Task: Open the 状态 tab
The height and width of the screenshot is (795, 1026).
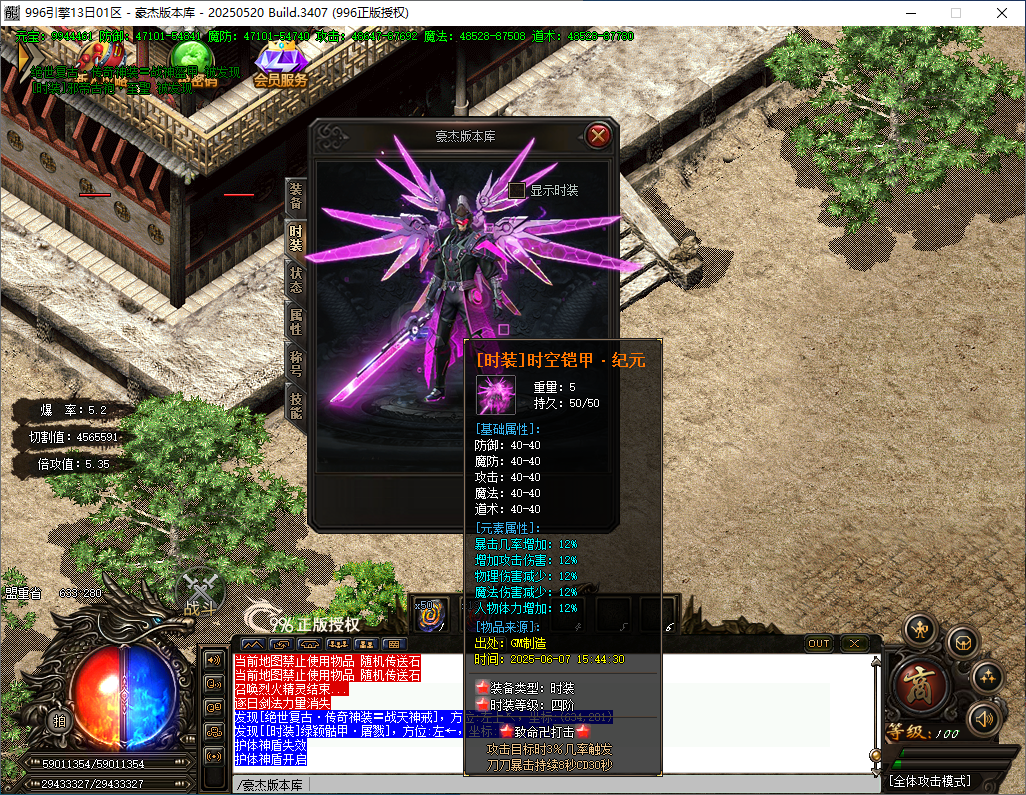Action: click(296, 279)
